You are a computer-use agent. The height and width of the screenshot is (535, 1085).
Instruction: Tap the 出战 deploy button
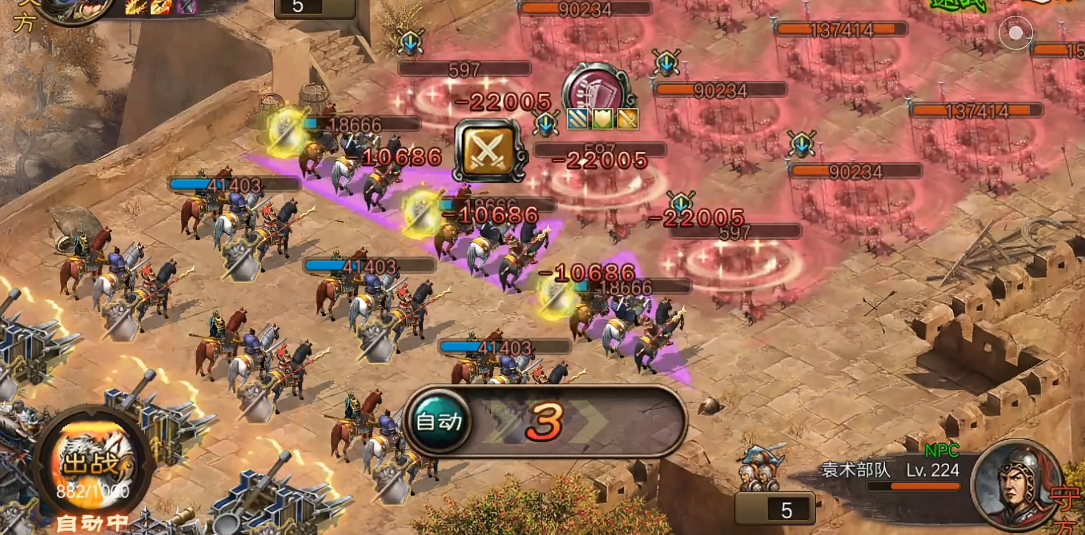tap(93, 464)
